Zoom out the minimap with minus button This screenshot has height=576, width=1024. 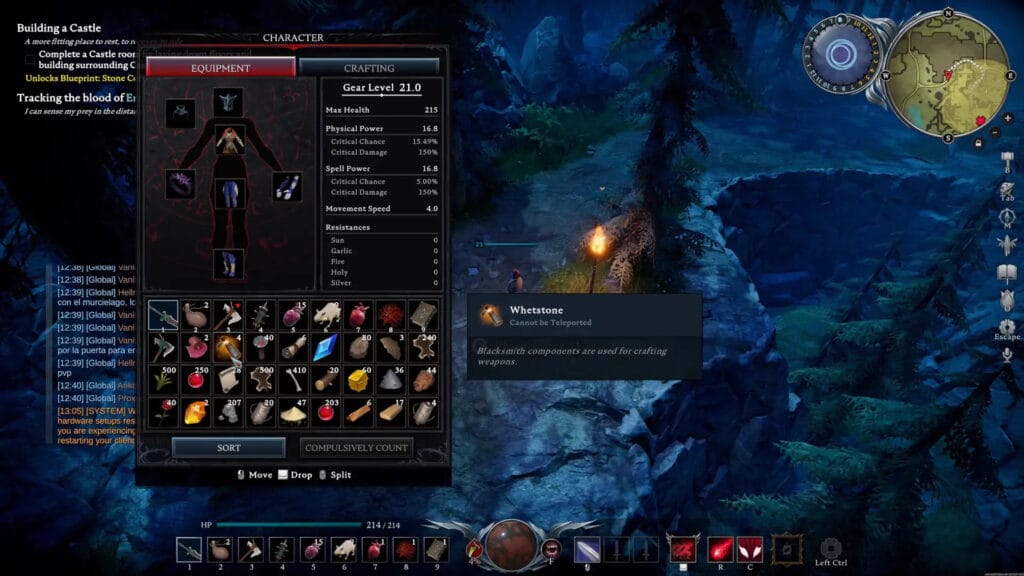[994, 132]
